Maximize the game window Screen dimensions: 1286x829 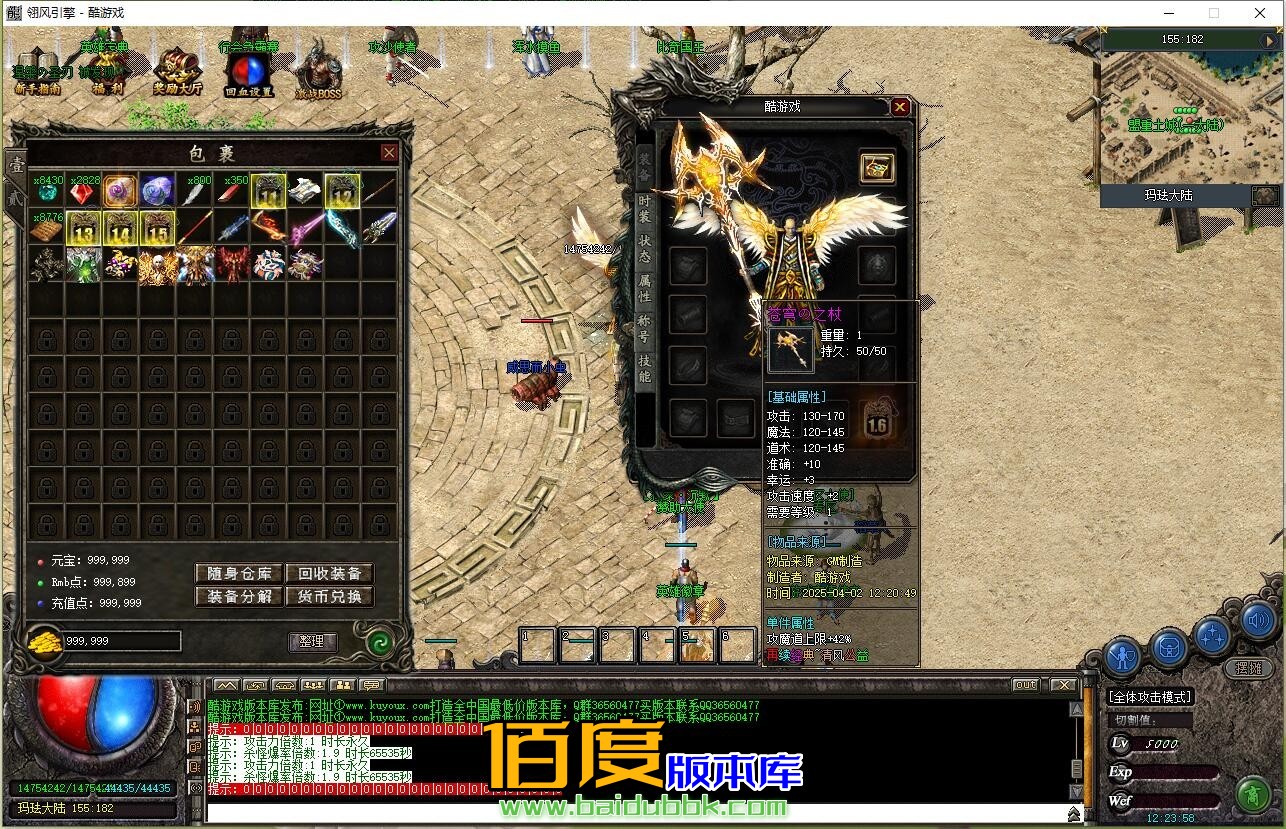coord(1214,13)
